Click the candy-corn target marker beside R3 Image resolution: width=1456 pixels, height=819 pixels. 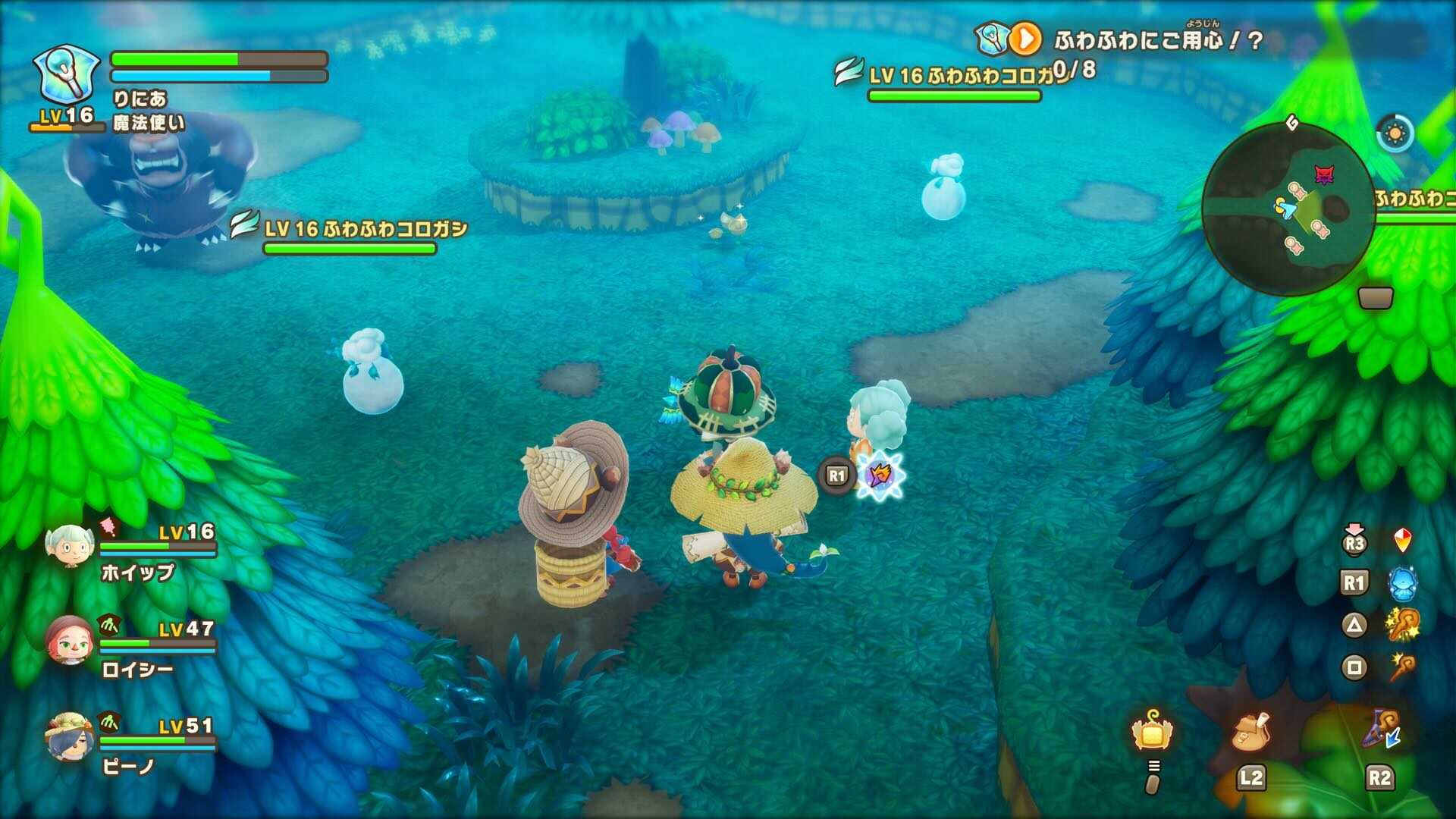coord(1403,541)
